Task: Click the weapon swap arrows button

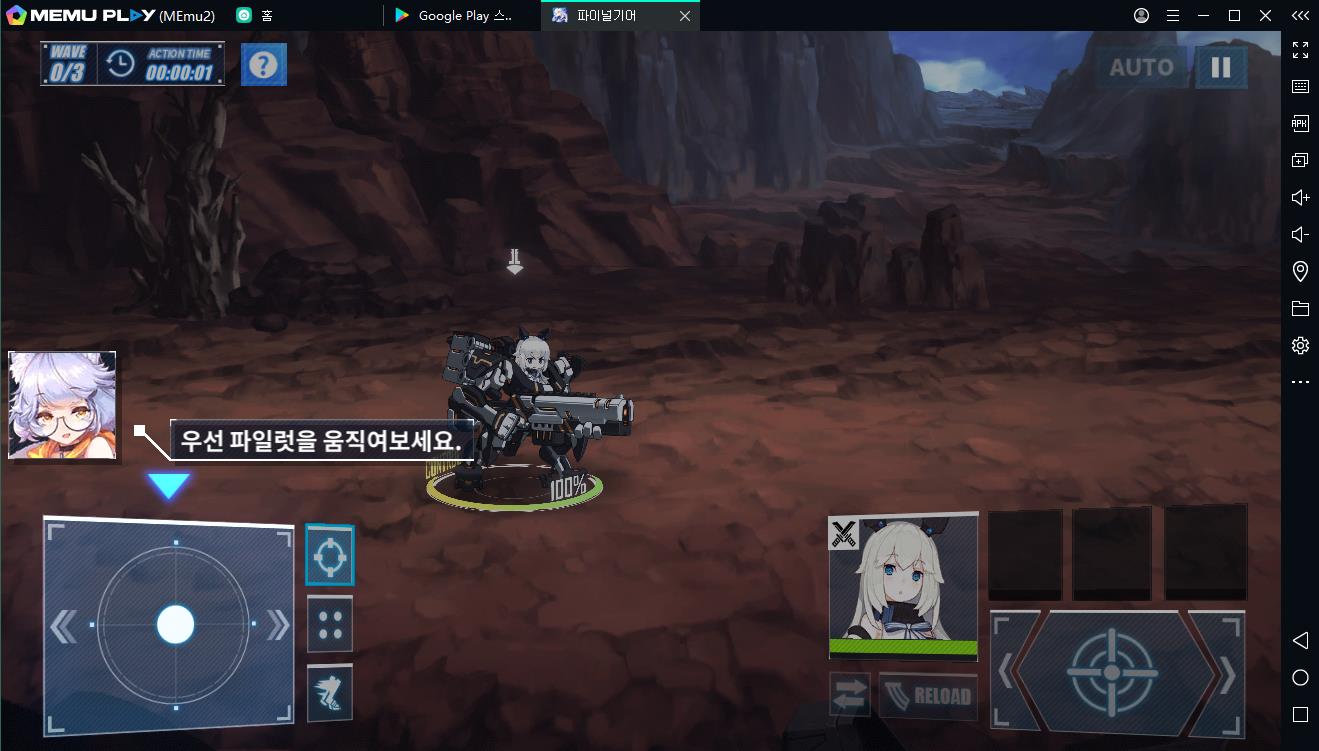Action: (849, 695)
